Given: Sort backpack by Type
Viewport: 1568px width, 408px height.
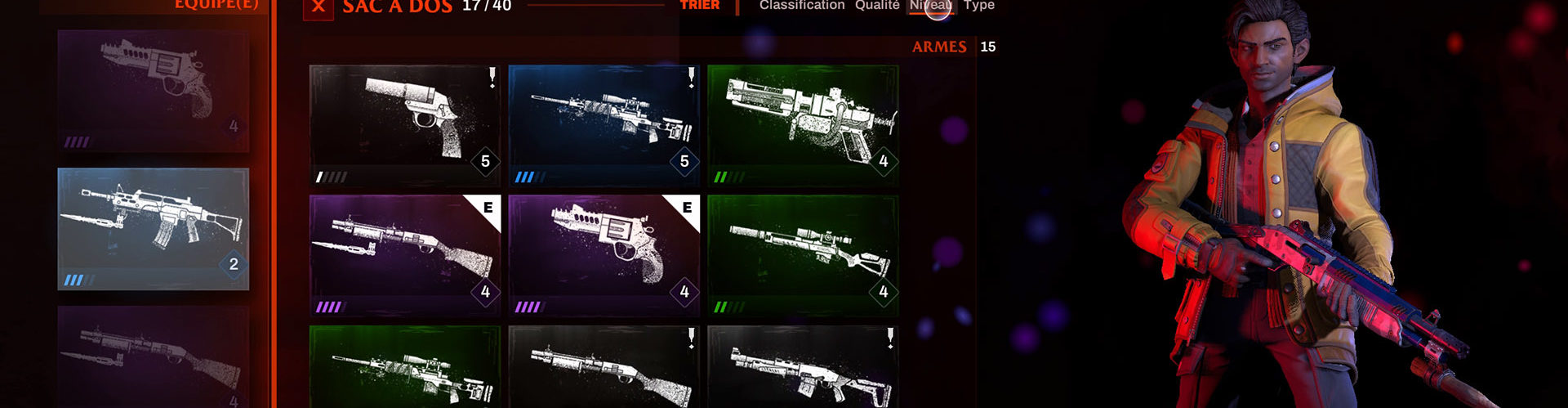Looking at the screenshot, I should [x=978, y=6].
